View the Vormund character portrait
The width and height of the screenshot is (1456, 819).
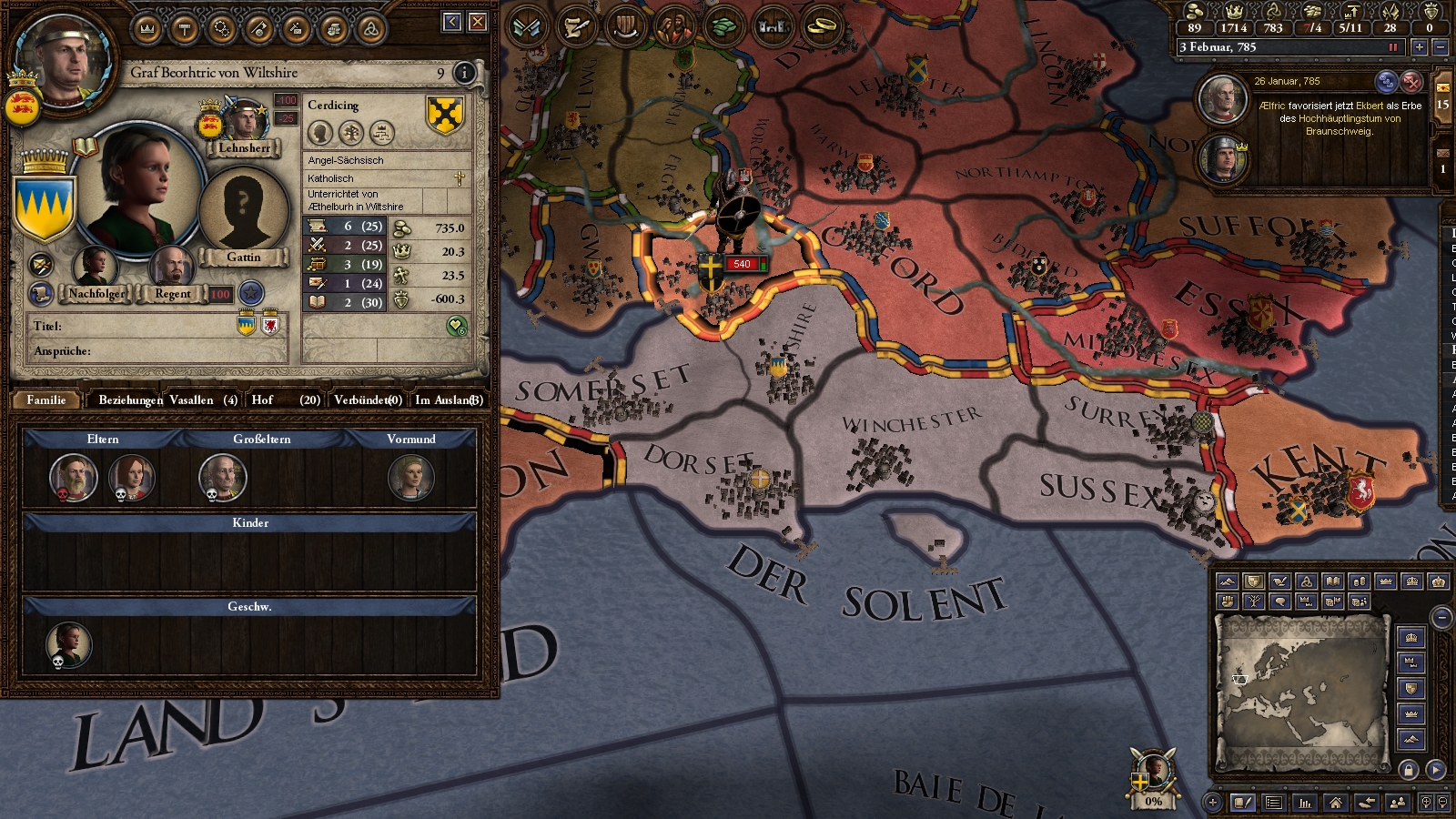pos(411,477)
